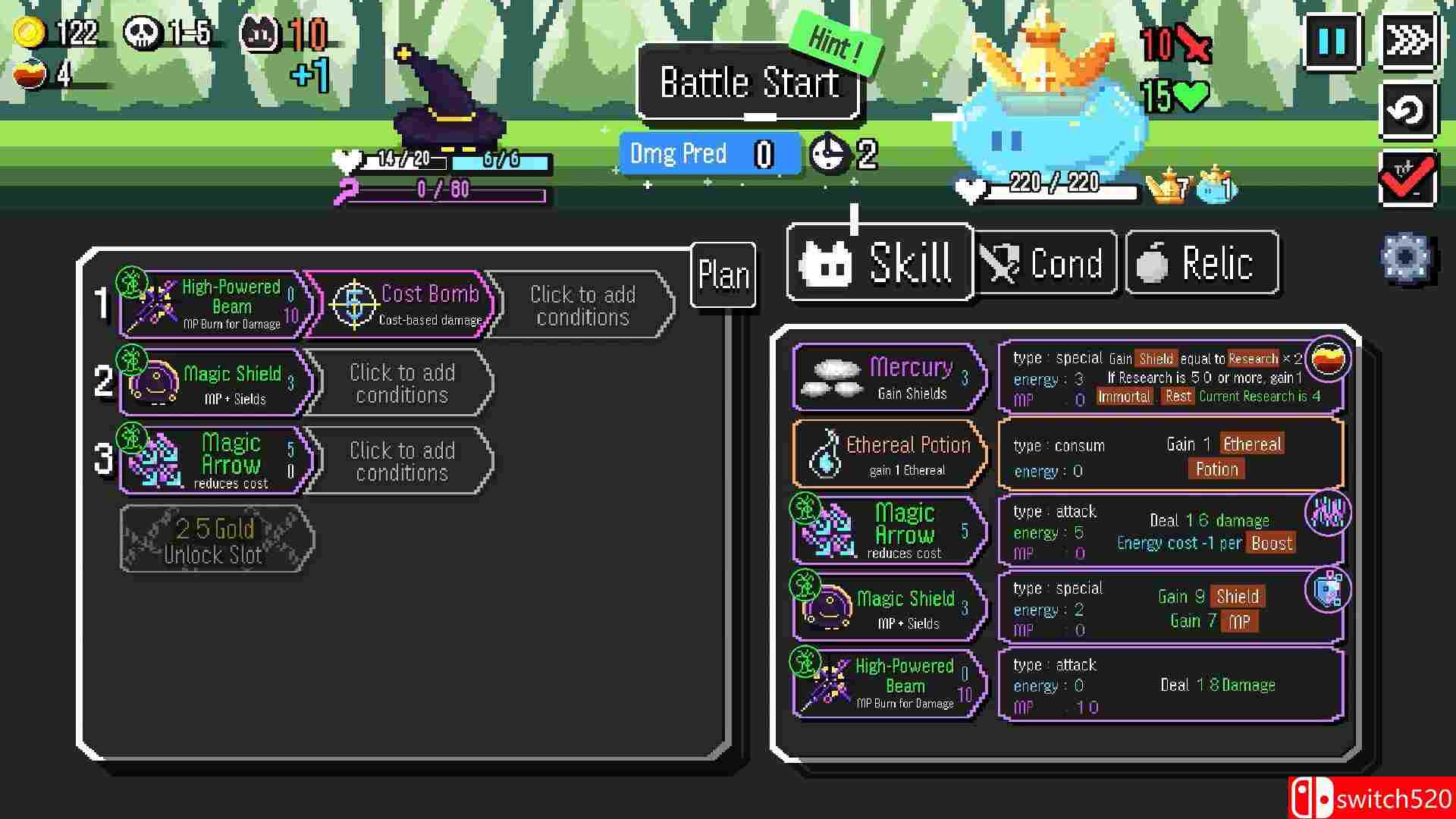This screenshot has width=1456, height=819.
Task: Toggle the red checkmark button
Action: [x=1407, y=179]
